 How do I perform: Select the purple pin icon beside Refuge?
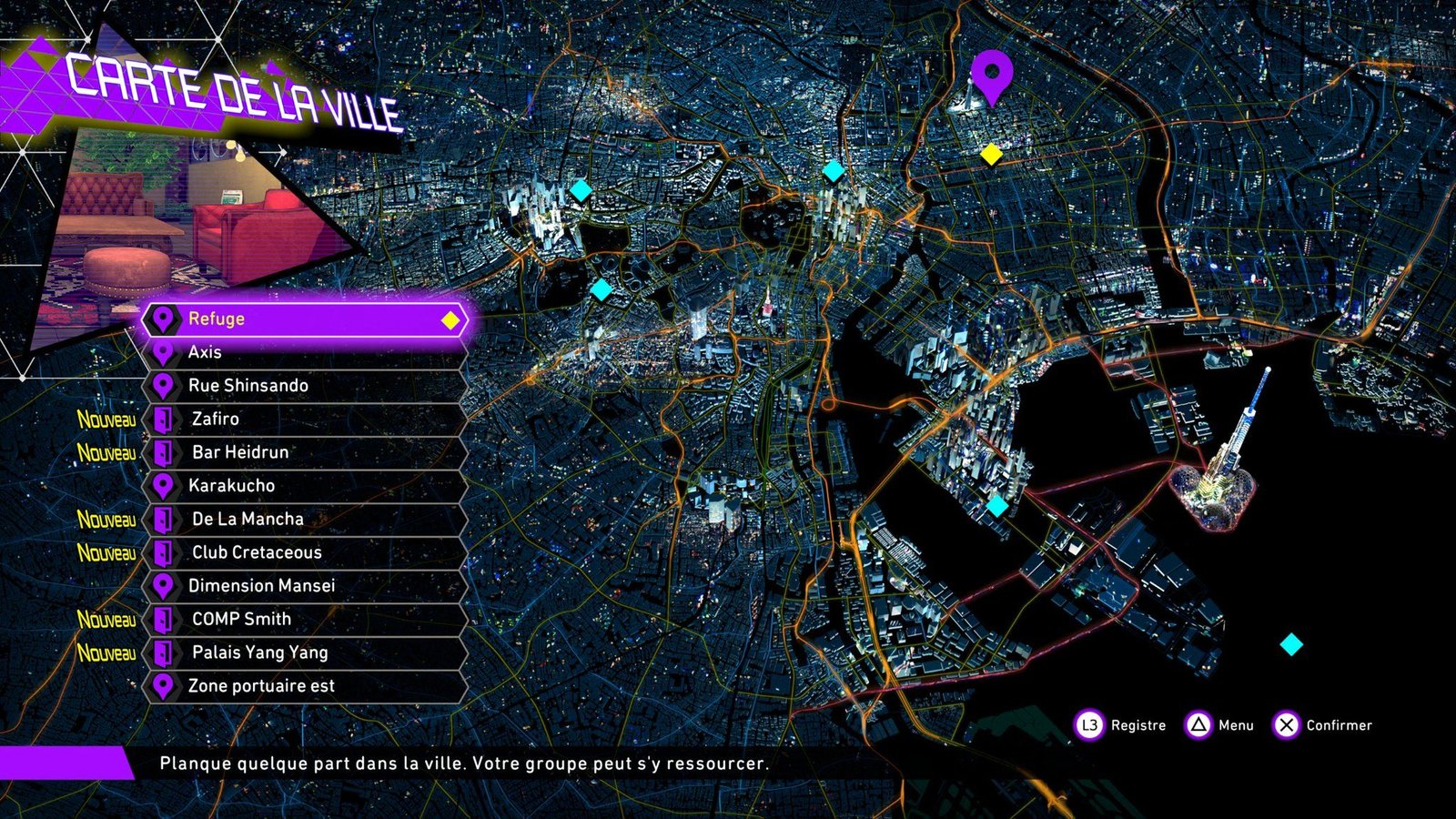point(165,319)
